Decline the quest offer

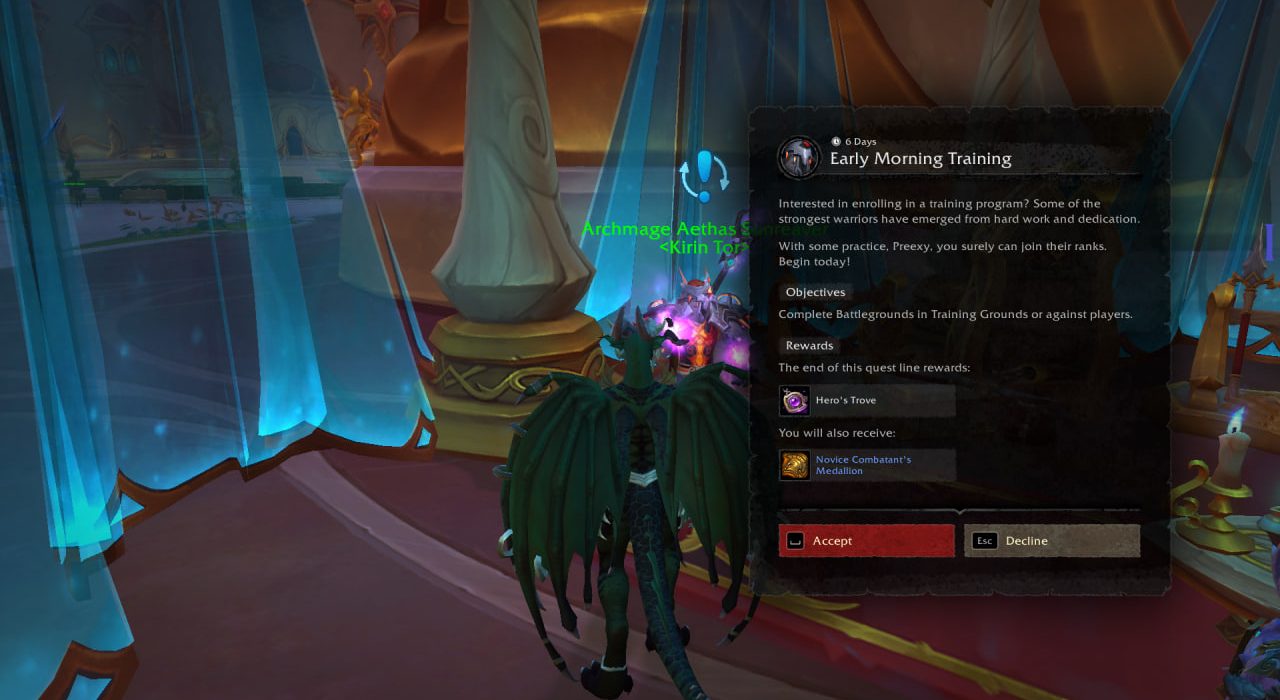pos(1052,541)
